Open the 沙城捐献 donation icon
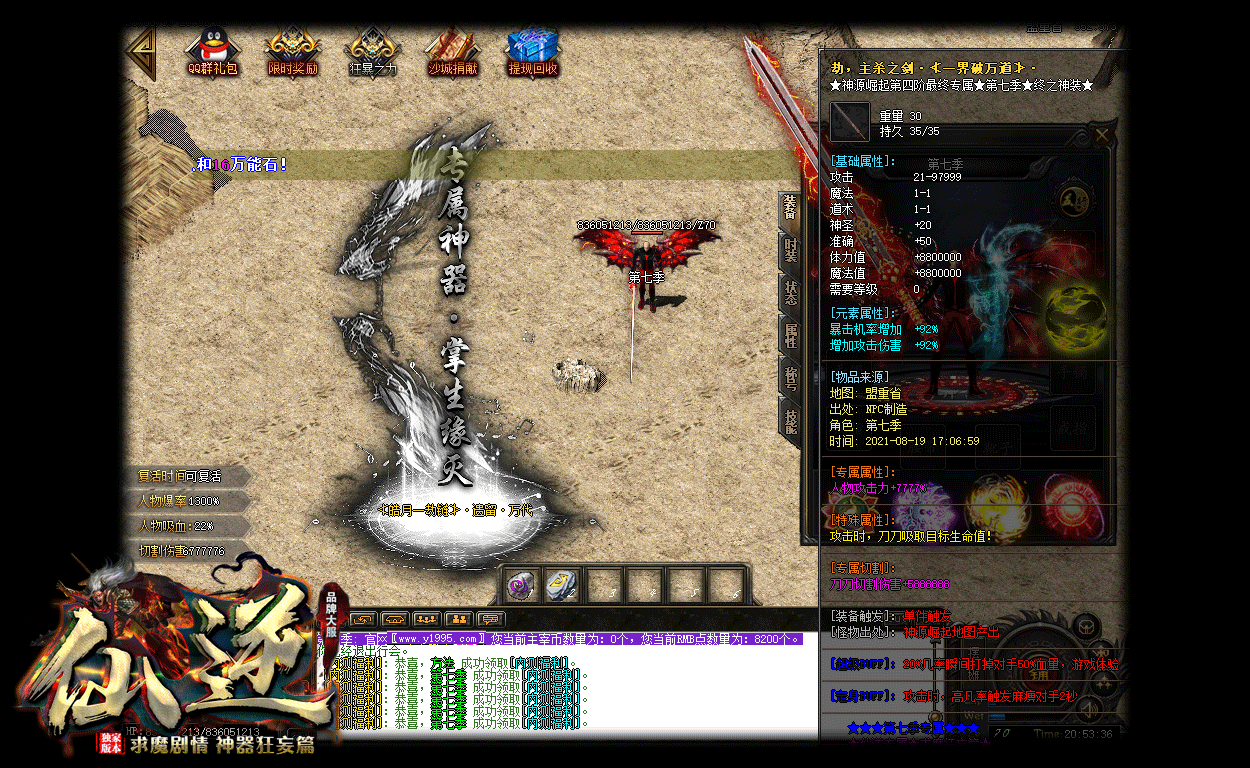The height and width of the screenshot is (768, 1250). coord(452,50)
